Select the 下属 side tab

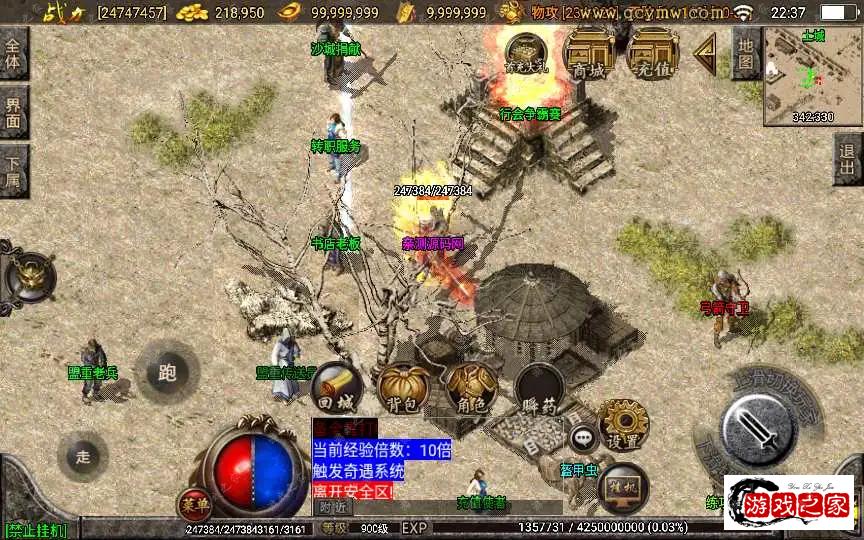13,171
